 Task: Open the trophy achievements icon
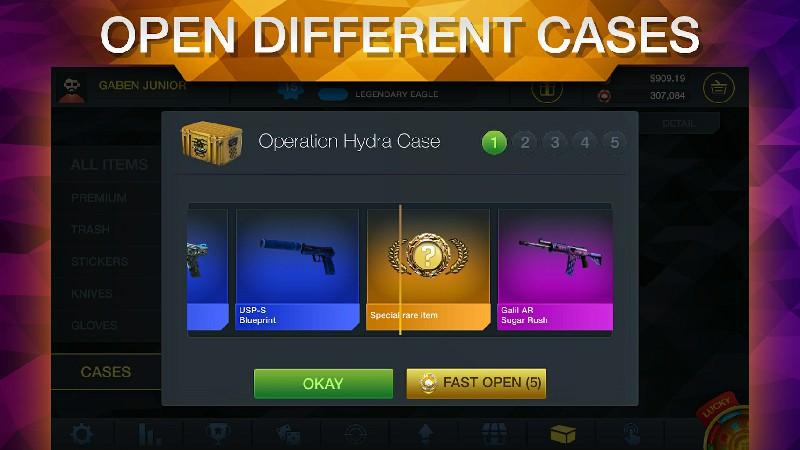[217, 435]
